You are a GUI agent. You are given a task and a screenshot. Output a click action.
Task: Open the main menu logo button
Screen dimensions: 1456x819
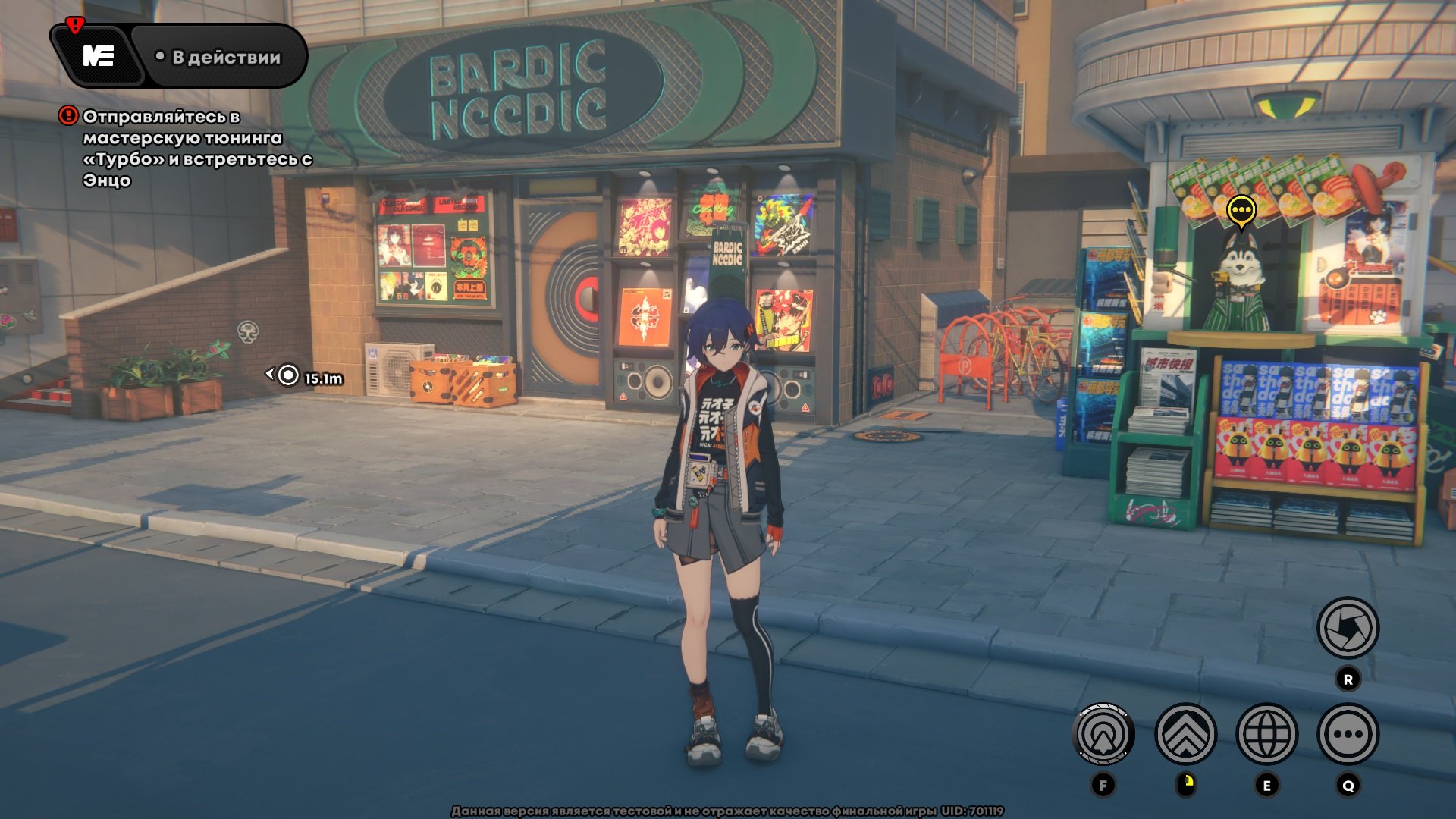98,56
